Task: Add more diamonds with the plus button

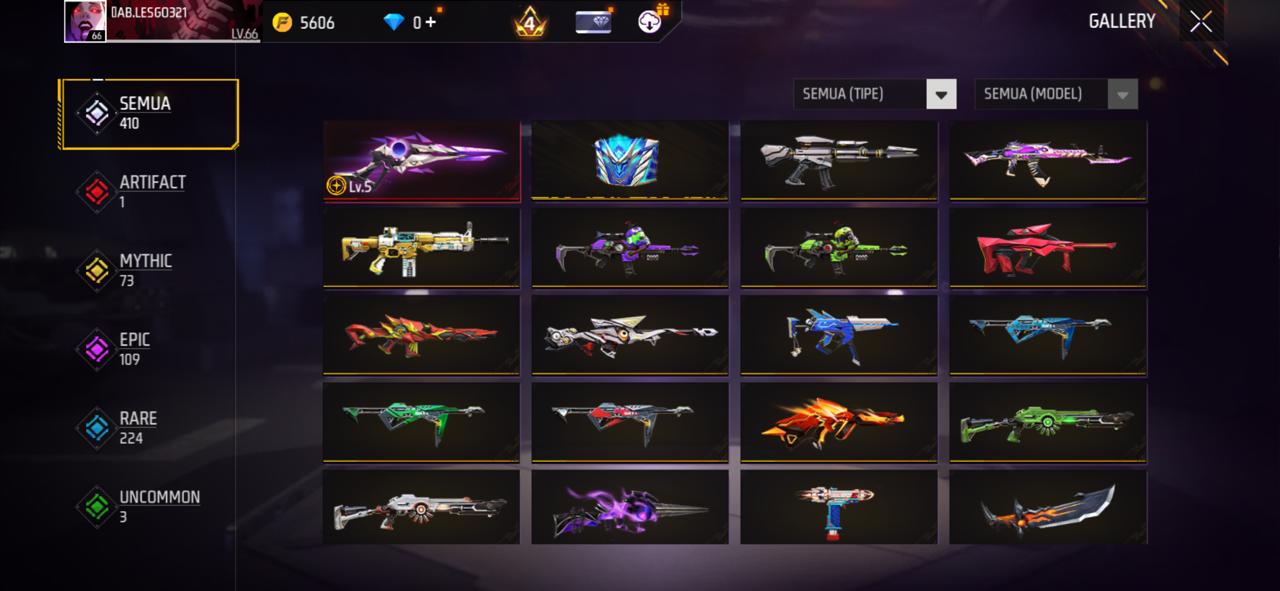Action: click(431, 22)
